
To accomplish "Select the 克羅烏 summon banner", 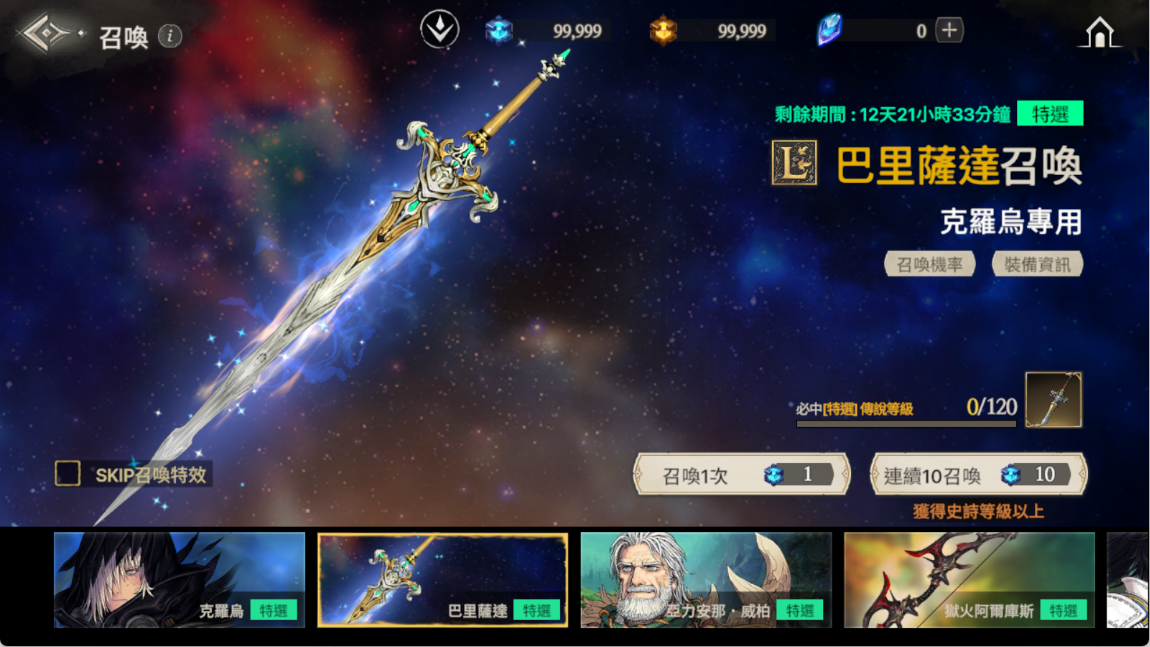I will tap(179, 580).
